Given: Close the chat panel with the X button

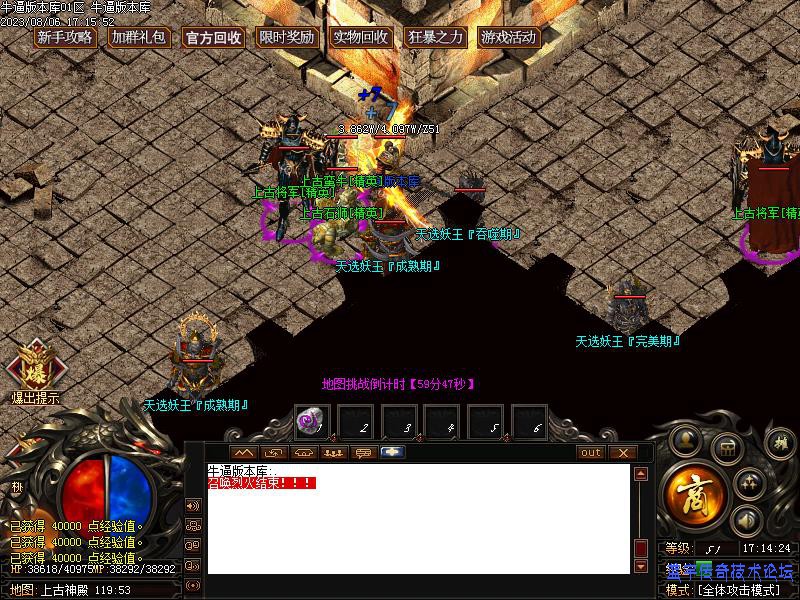Looking at the screenshot, I should pos(623,453).
